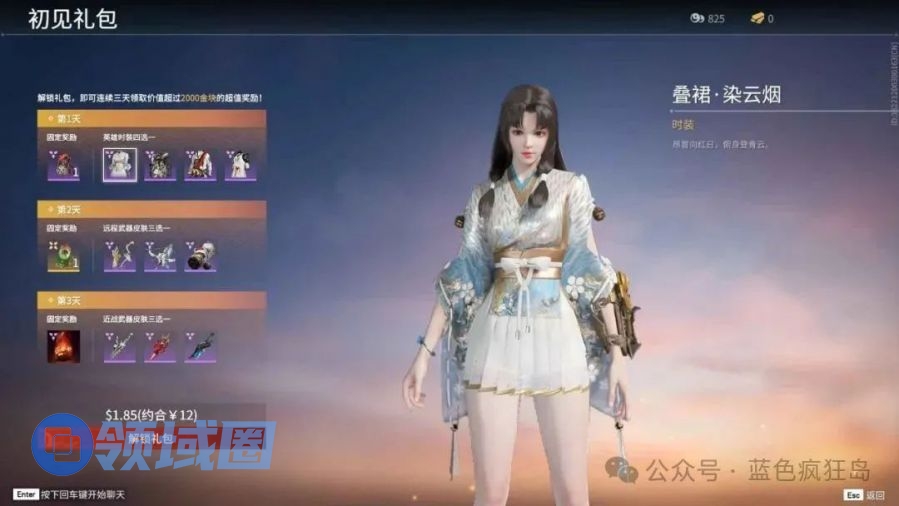Choose the dark armored hero outfit
Viewport: 899px width, 506px height.
tap(160, 164)
